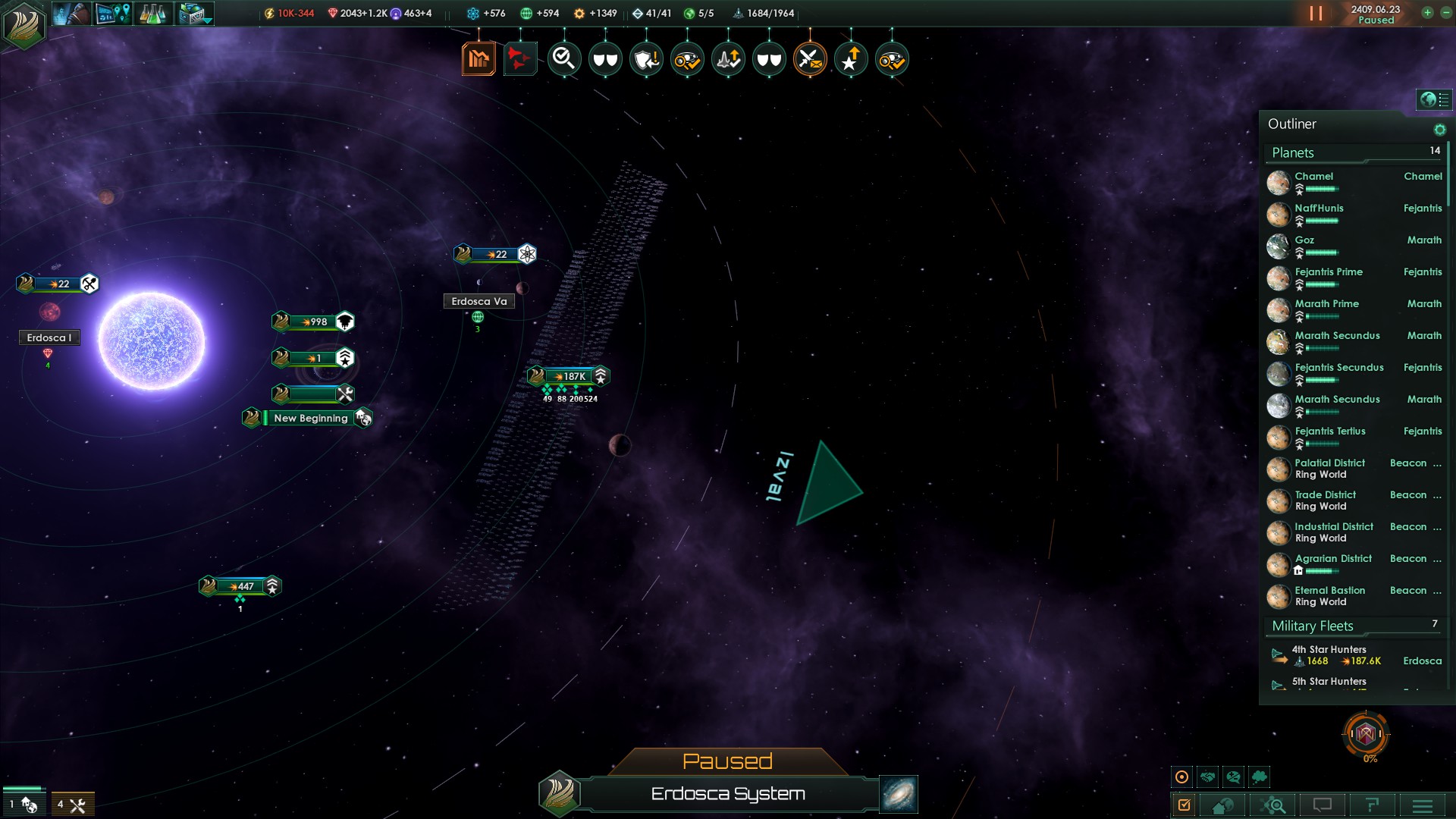
Task: Click the orange declining-graph deficit alert
Action: pos(479,58)
